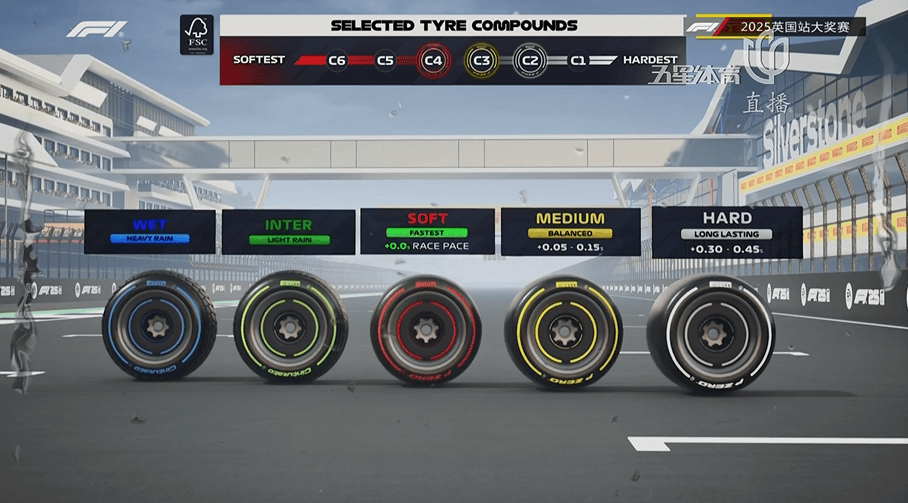
Task: Choose the INTER light rain tyre panel
Action: (288, 230)
